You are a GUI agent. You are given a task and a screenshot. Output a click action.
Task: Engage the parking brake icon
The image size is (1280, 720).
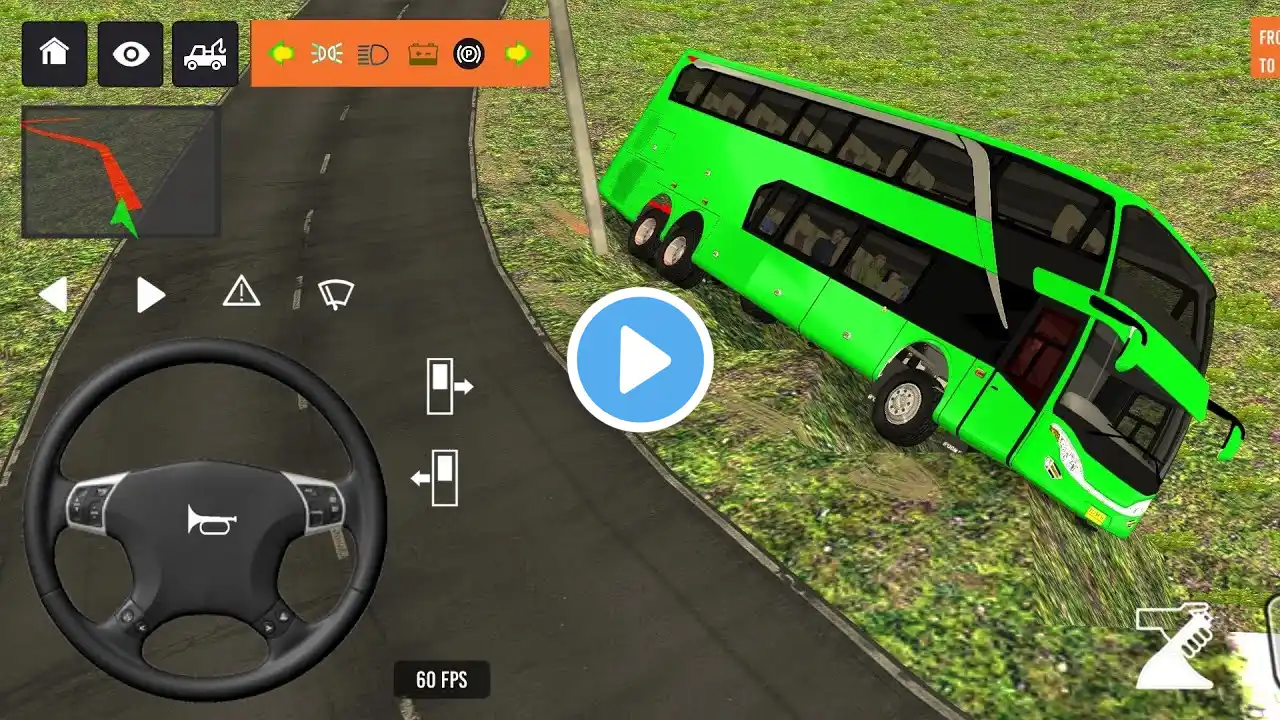pyautogui.click(x=469, y=53)
